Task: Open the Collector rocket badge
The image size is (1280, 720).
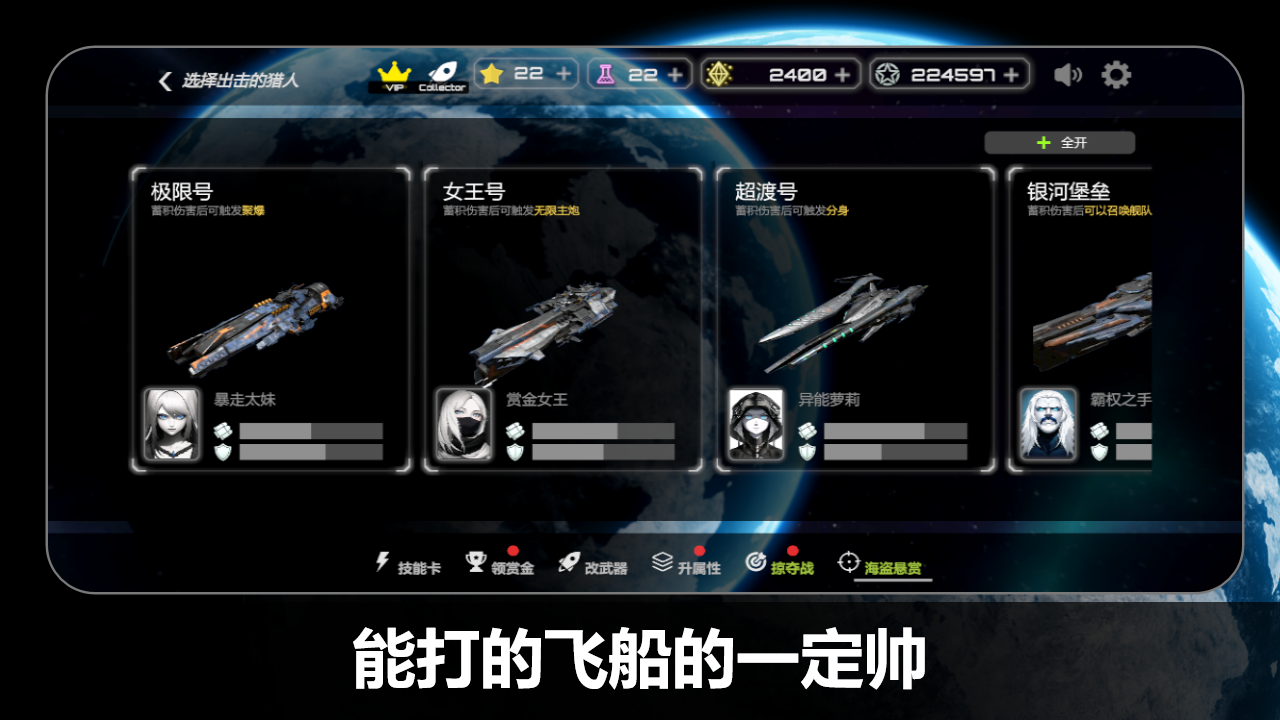Action: 442,74
